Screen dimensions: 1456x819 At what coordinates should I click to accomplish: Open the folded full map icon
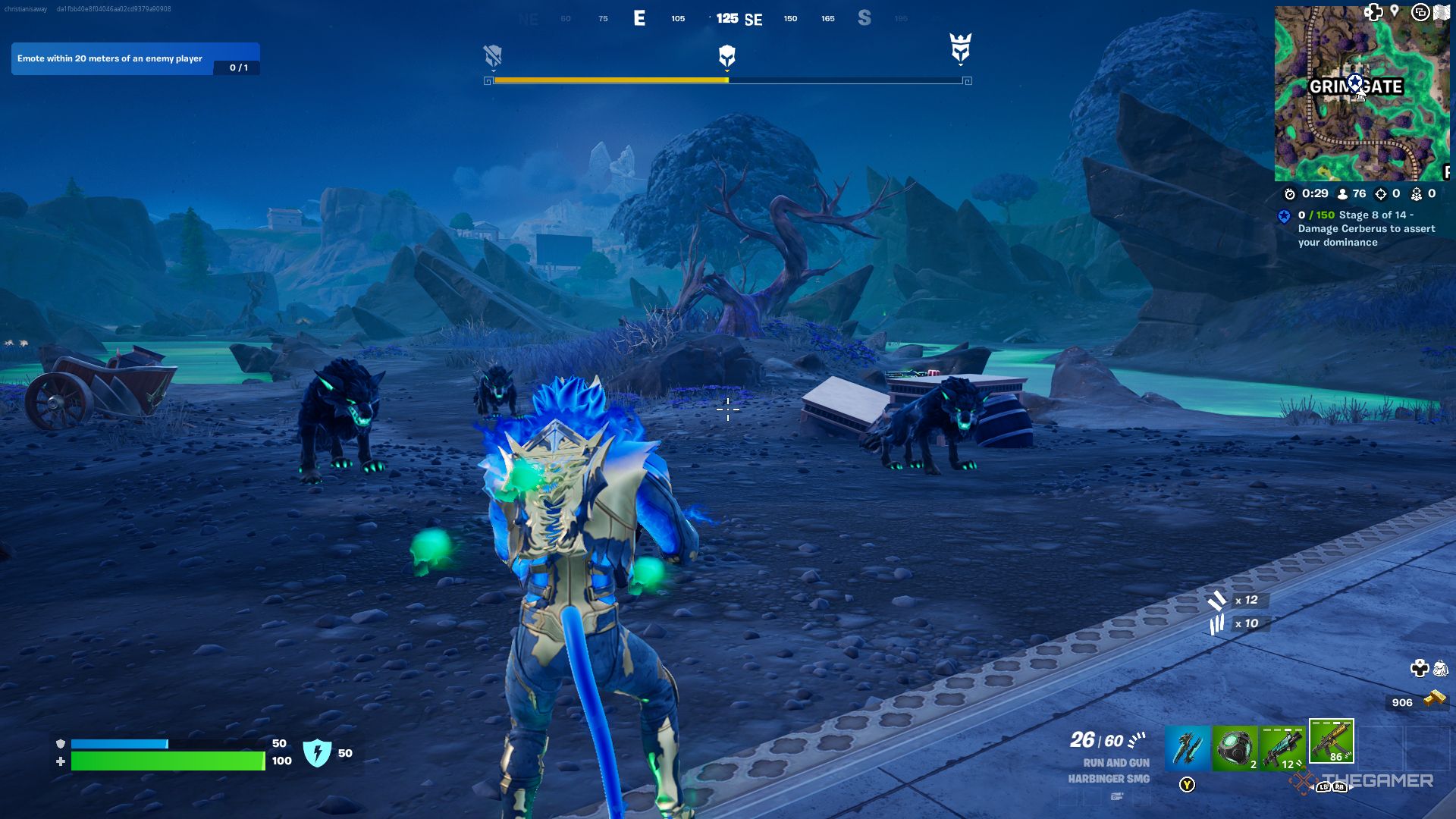pos(1442,13)
